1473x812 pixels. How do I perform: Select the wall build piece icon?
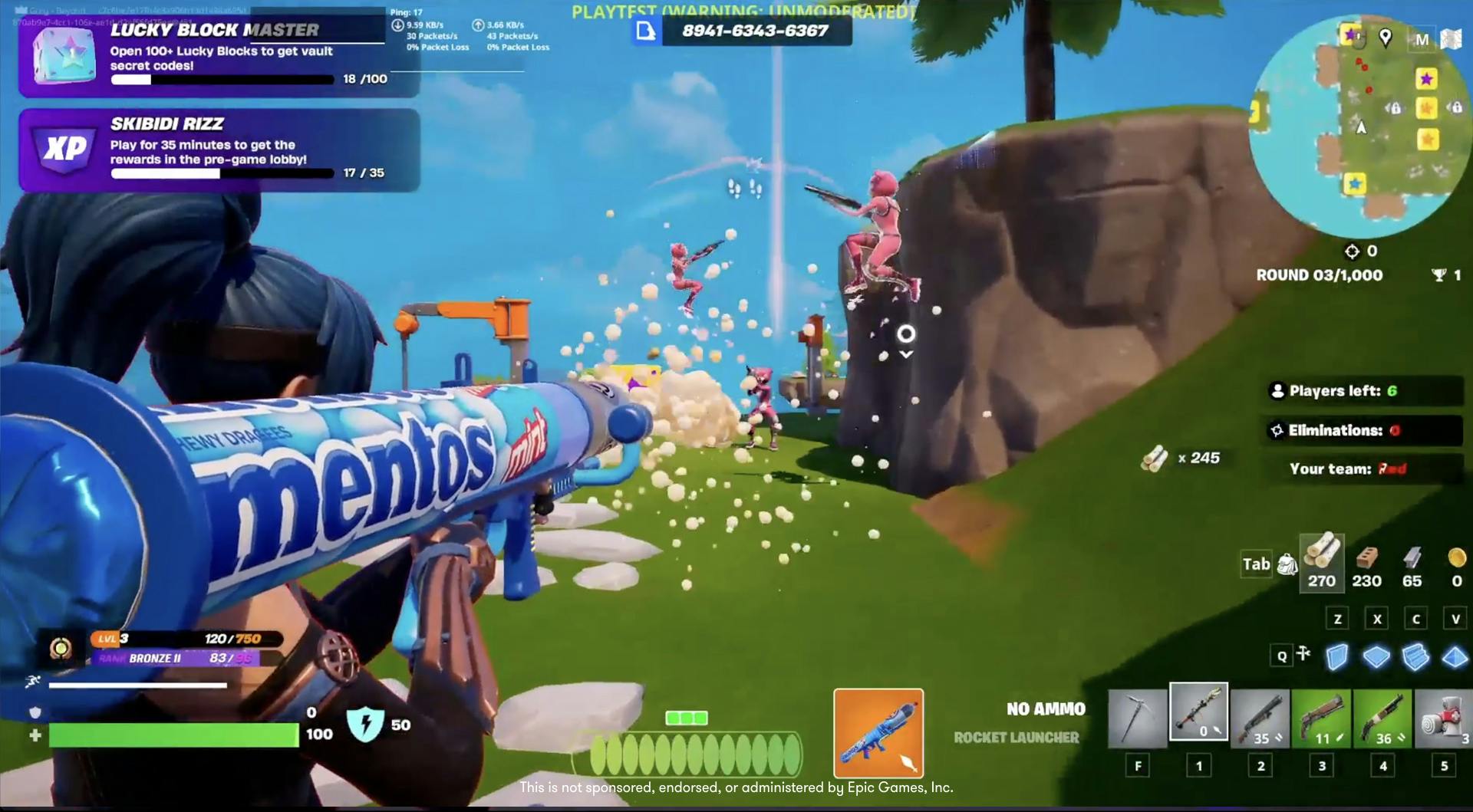point(1337,656)
